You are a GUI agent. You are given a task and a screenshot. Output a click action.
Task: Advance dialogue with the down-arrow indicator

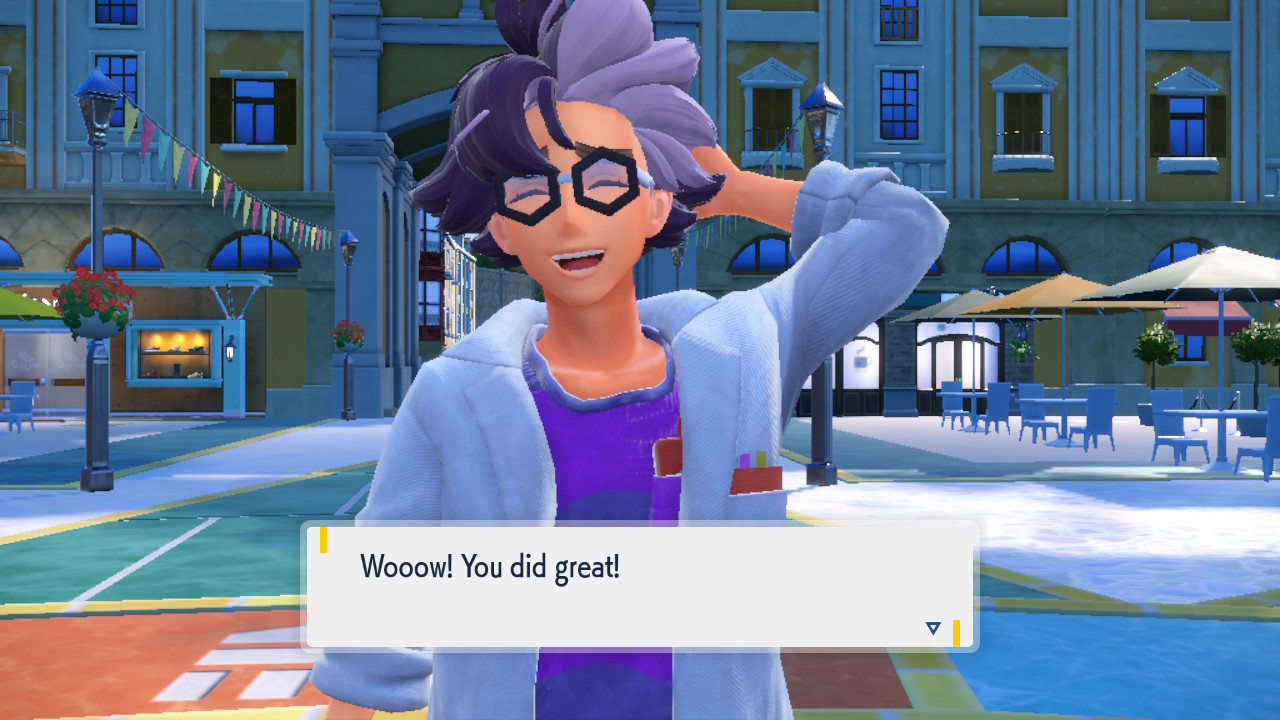point(933,628)
